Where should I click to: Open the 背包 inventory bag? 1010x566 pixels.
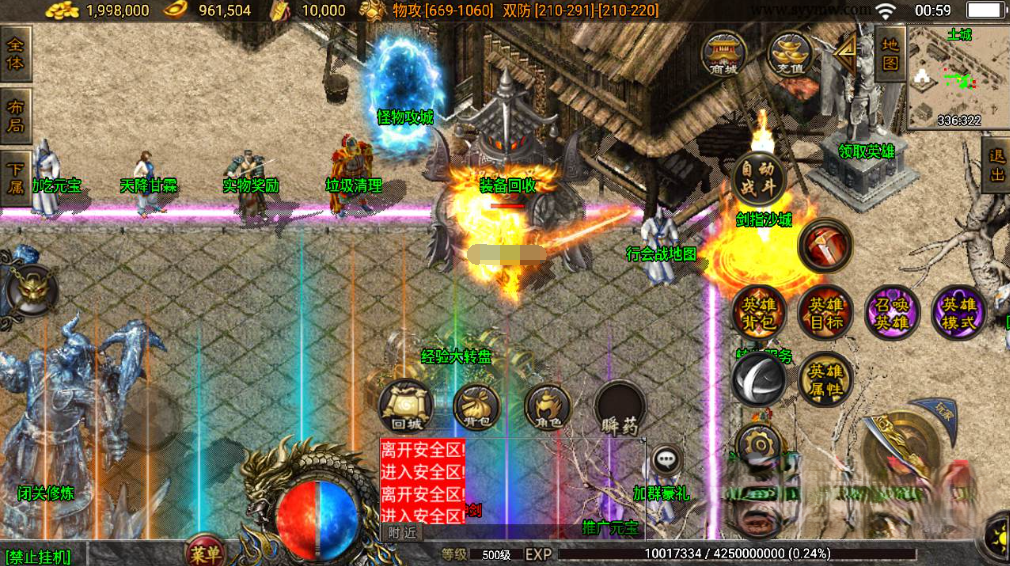477,405
